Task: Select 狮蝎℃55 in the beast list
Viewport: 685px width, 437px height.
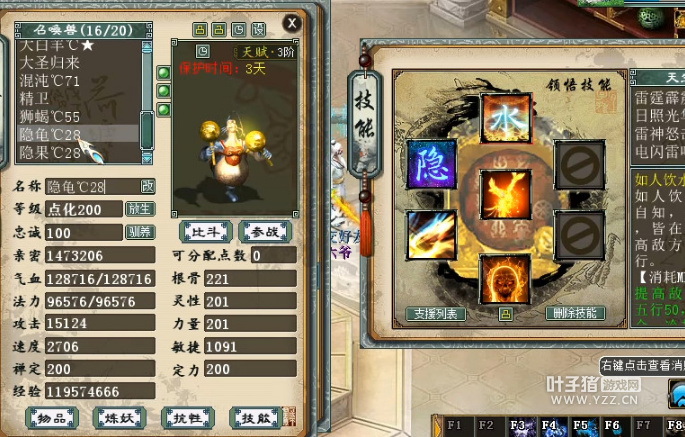Action: [x=50, y=117]
